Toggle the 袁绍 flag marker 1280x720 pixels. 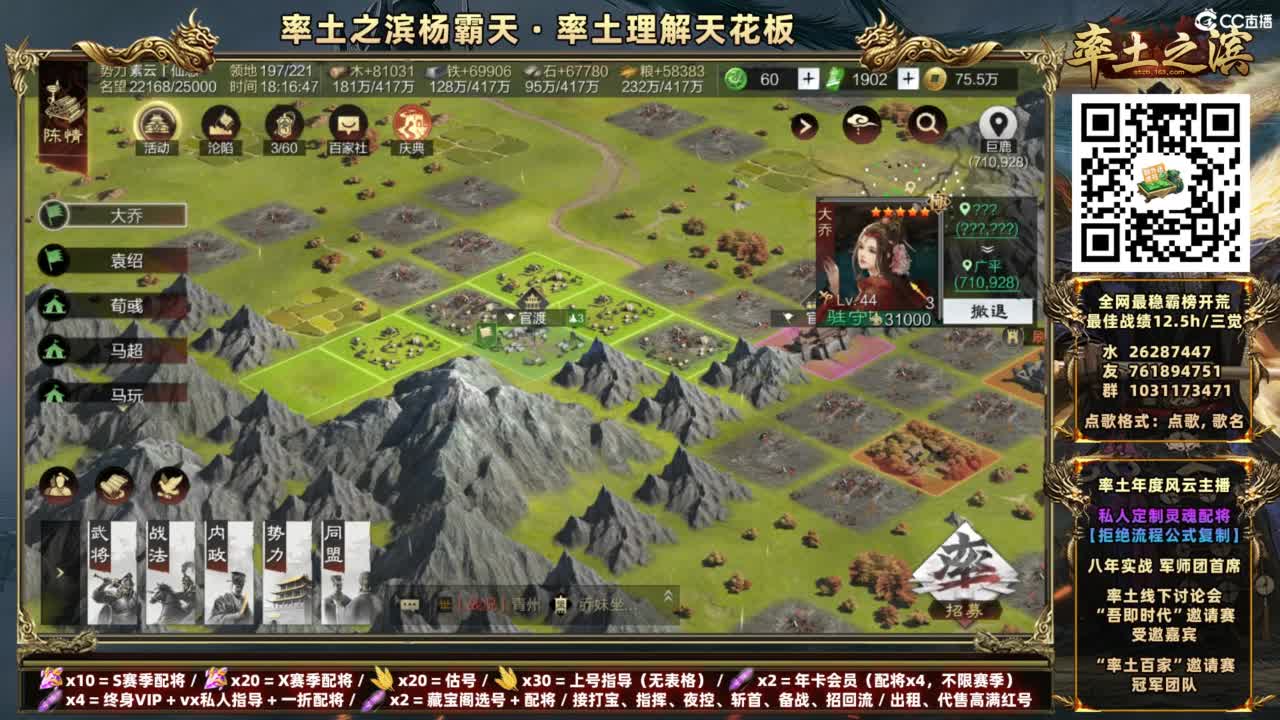(55, 258)
